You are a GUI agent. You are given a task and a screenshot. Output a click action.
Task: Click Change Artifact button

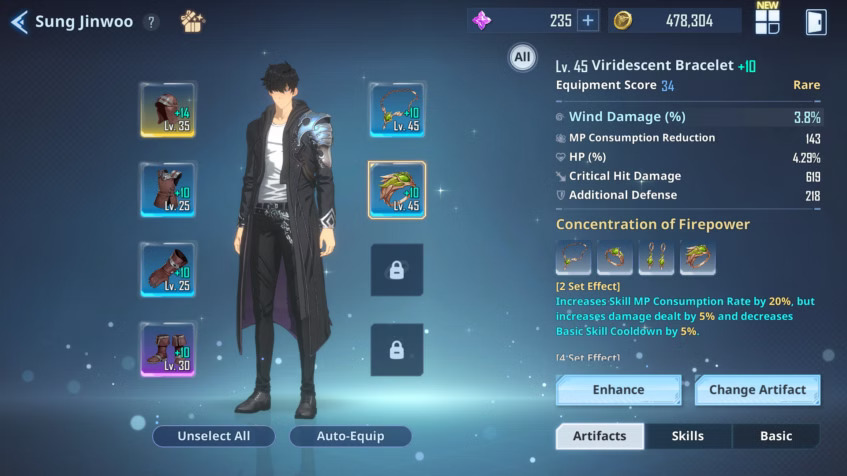coord(757,390)
